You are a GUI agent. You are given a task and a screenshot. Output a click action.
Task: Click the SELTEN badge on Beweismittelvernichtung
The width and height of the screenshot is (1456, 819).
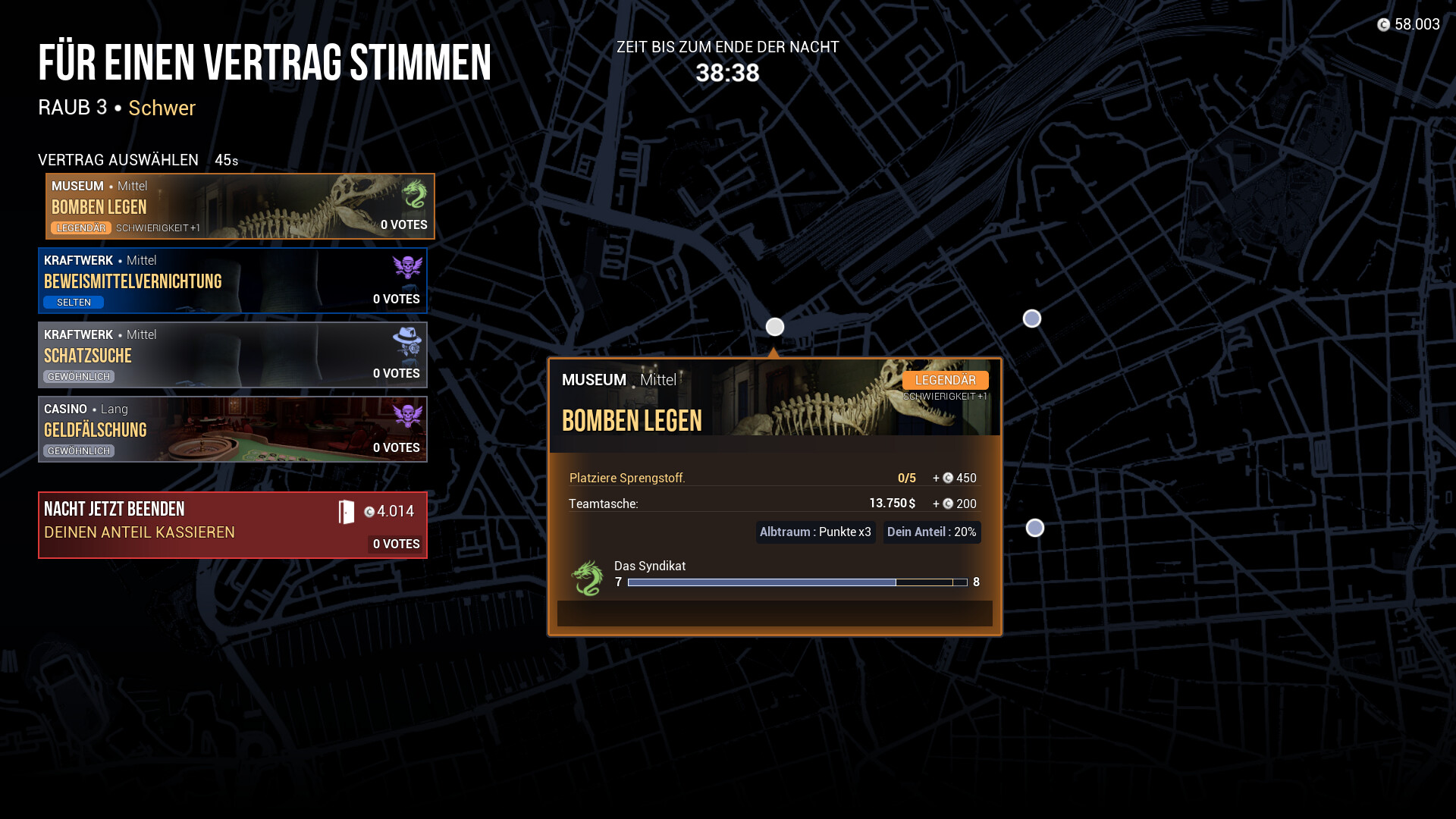pos(74,302)
